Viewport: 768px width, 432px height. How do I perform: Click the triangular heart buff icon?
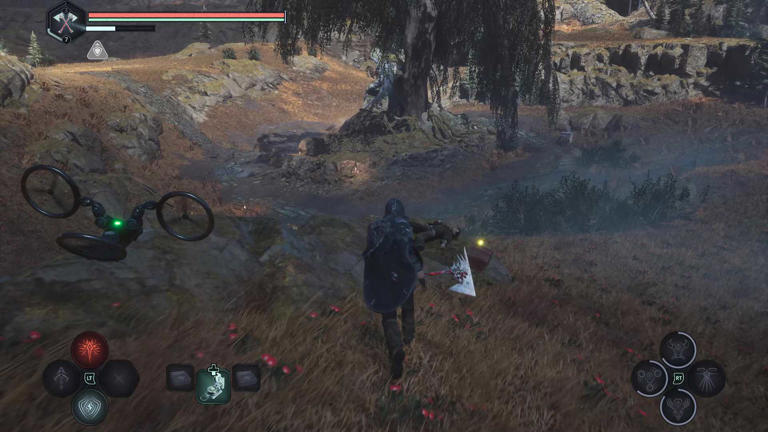(x=97, y=49)
